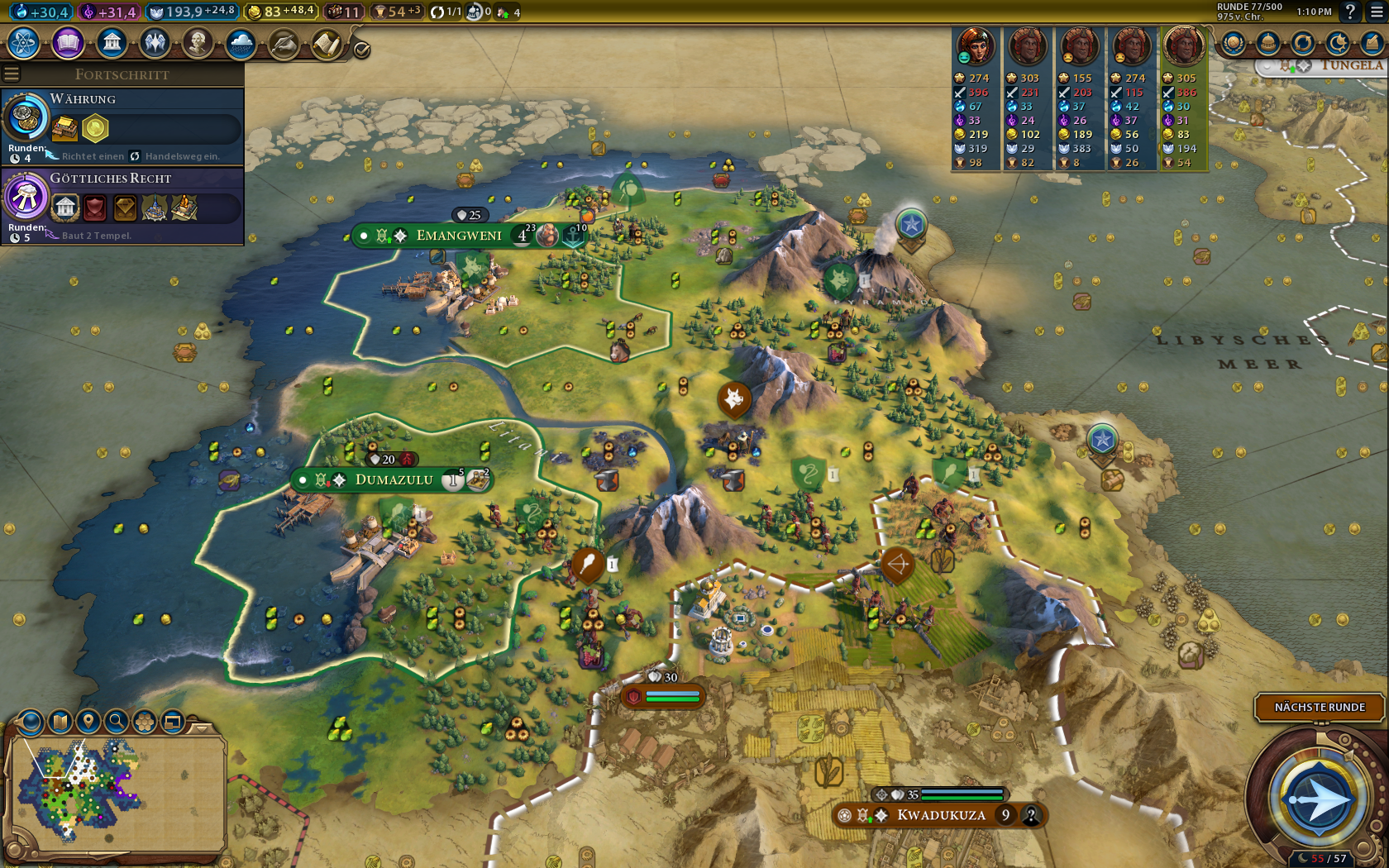Open the religion wings icon
The height and width of the screenshot is (868, 1389).
click(x=155, y=42)
